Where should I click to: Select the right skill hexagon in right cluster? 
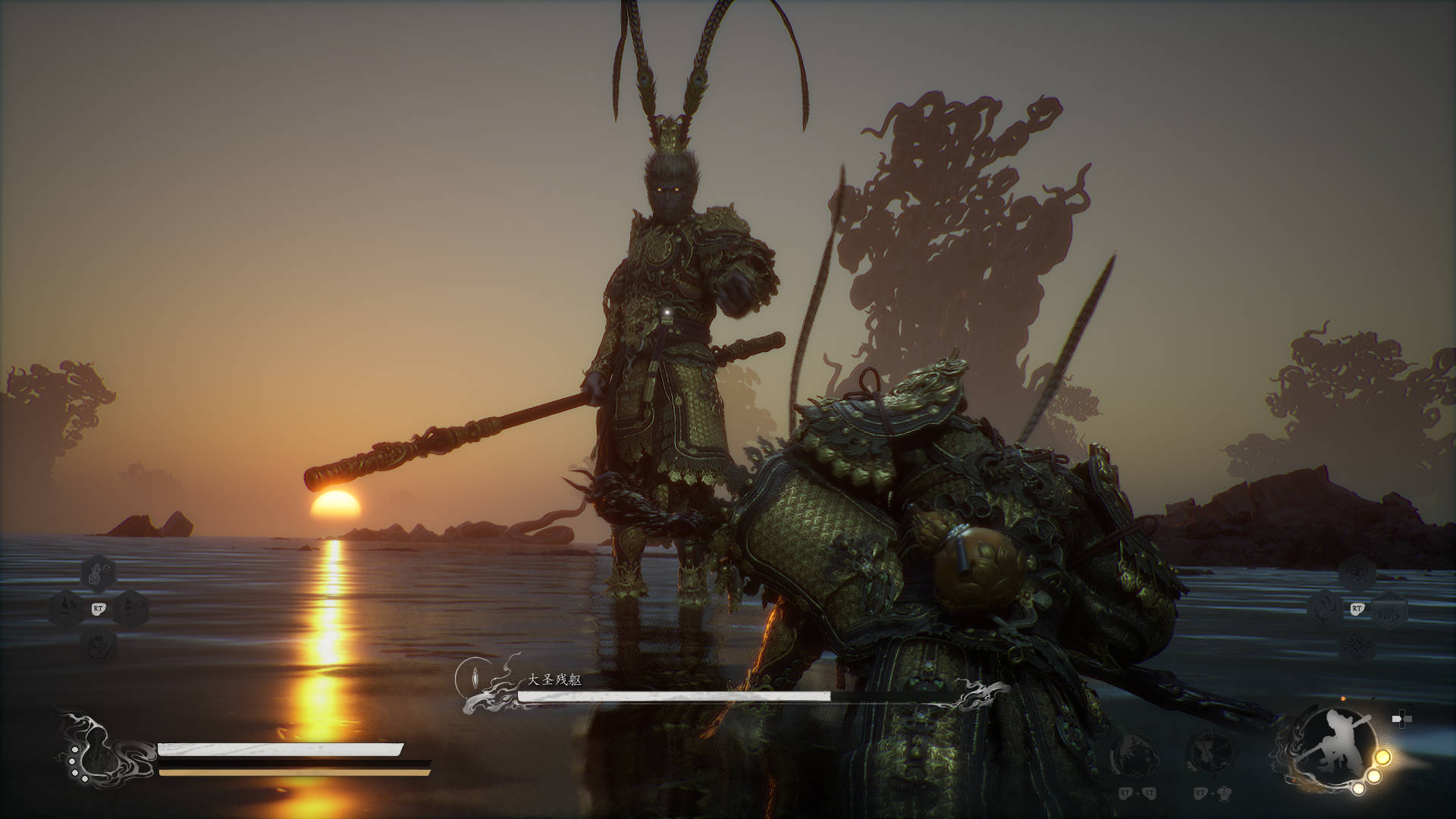point(1389,608)
